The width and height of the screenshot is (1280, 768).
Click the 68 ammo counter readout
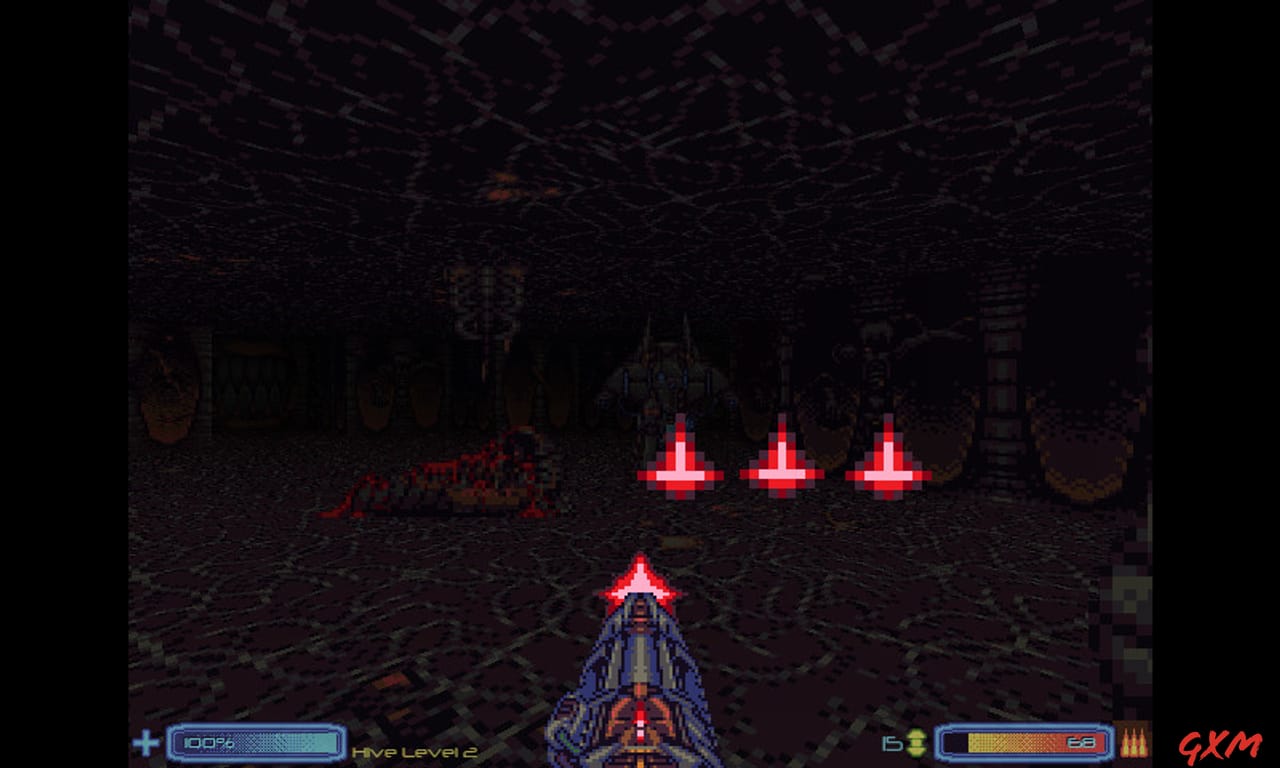1082,742
